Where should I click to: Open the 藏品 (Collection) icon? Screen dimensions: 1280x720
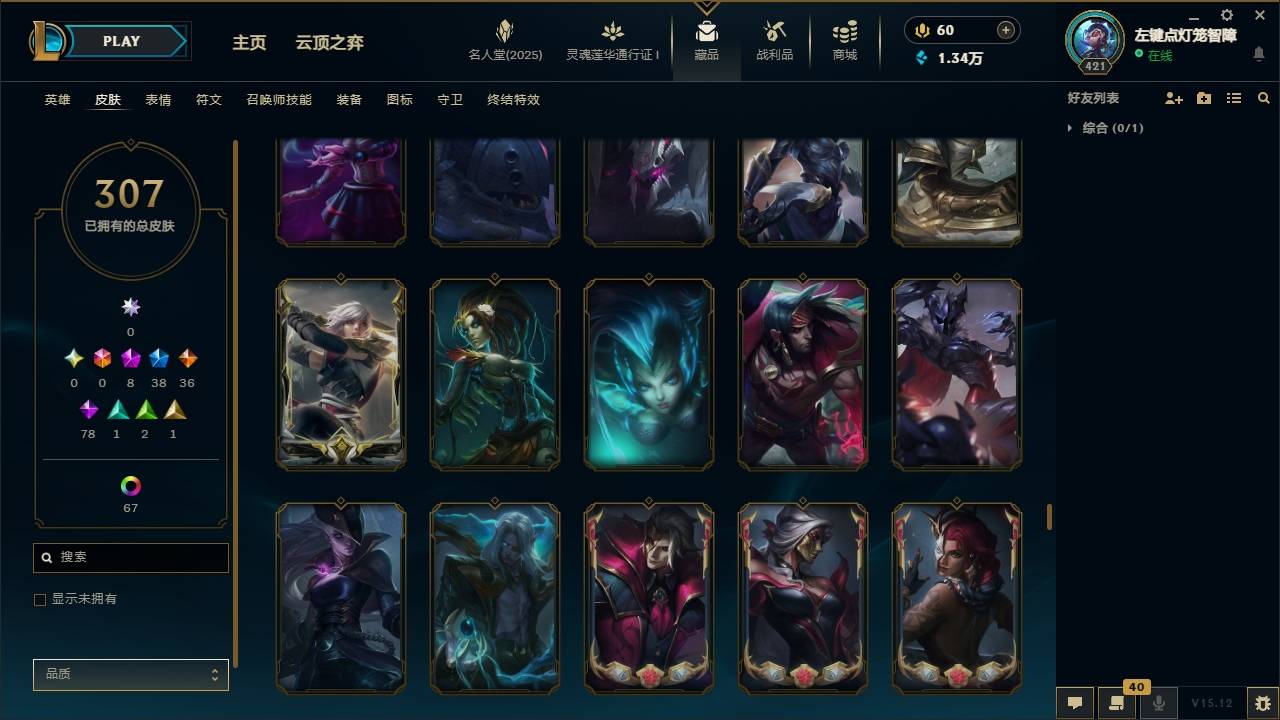coord(707,40)
